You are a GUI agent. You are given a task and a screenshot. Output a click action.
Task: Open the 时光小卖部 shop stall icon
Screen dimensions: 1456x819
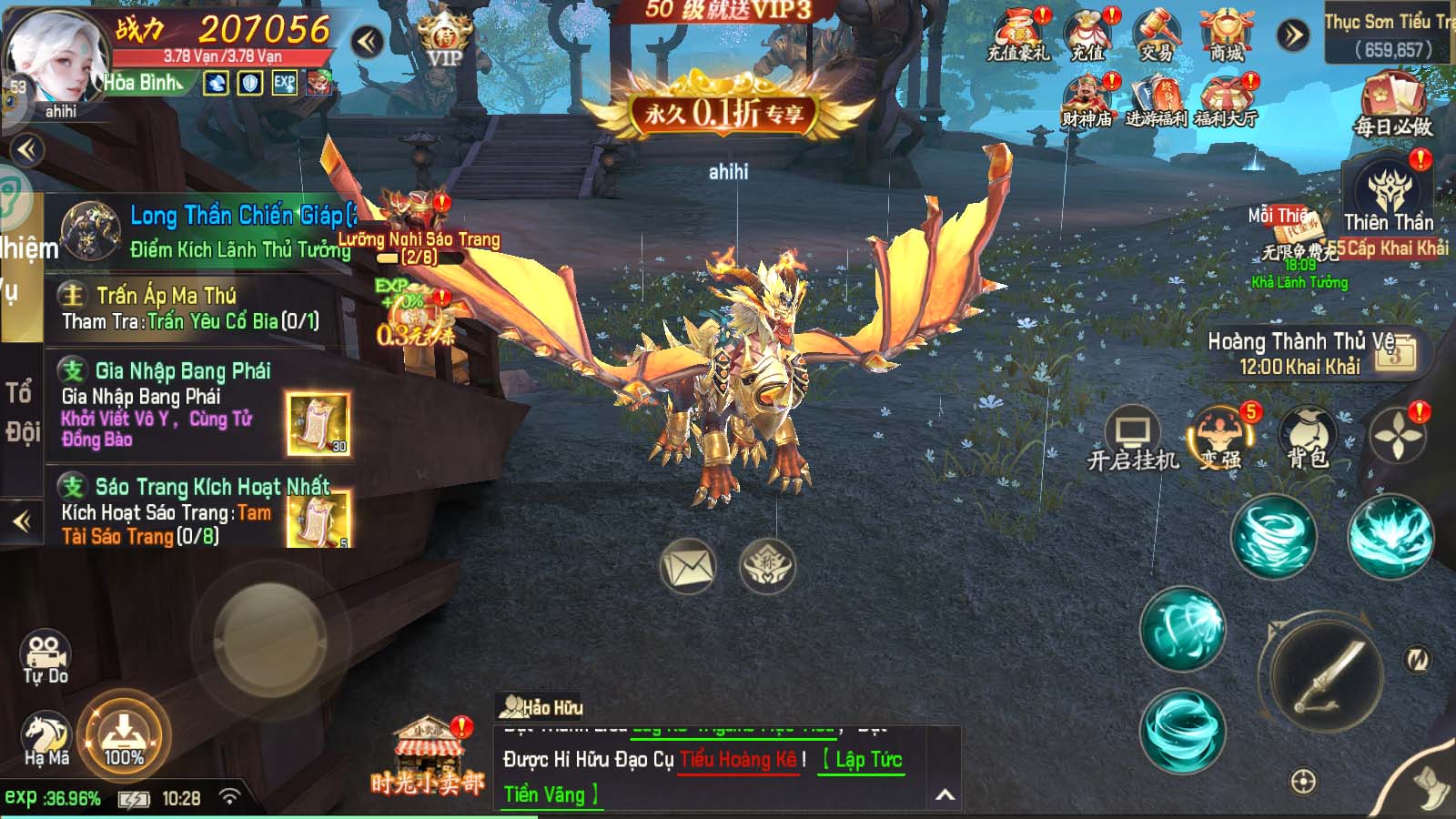[428, 760]
